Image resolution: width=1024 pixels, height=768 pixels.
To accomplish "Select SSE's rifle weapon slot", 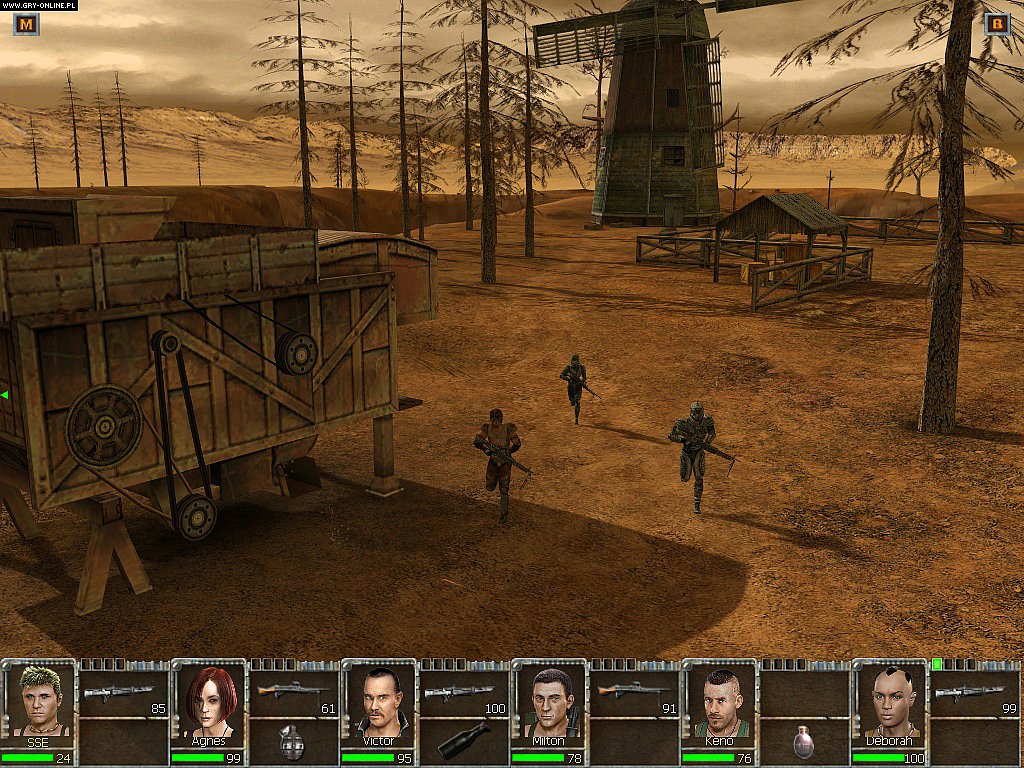I will pos(123,693).
